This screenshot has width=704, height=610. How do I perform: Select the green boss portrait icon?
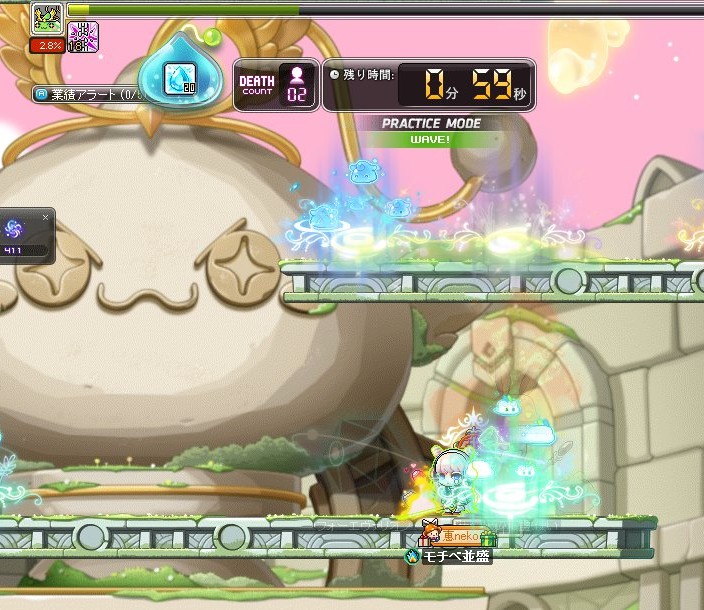pyautogui.click(x=46, y=18)
